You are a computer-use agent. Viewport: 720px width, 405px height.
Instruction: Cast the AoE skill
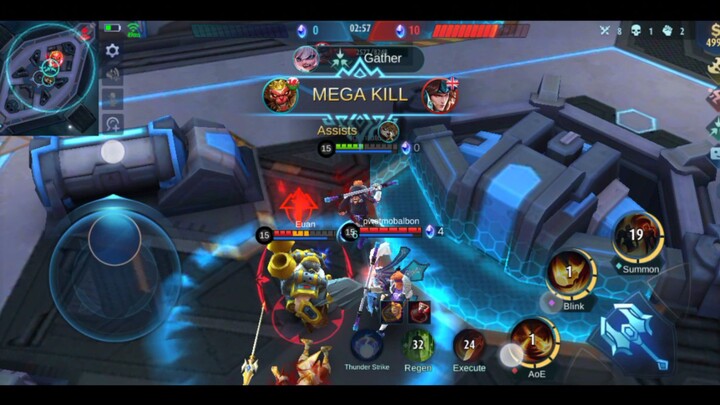pos(534,342)
